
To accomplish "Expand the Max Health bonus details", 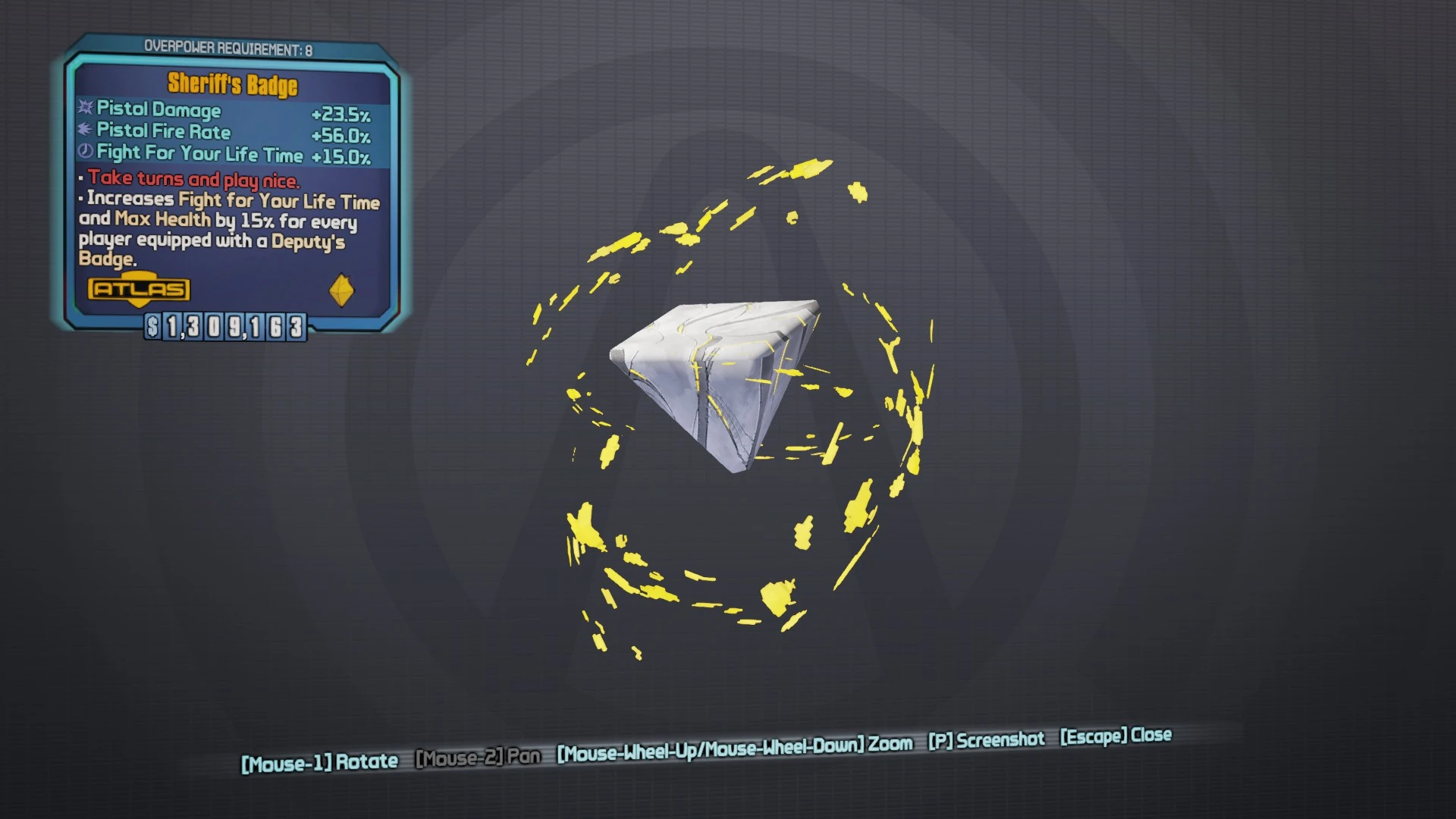I will pyautogui.click(x=160, y=220).
